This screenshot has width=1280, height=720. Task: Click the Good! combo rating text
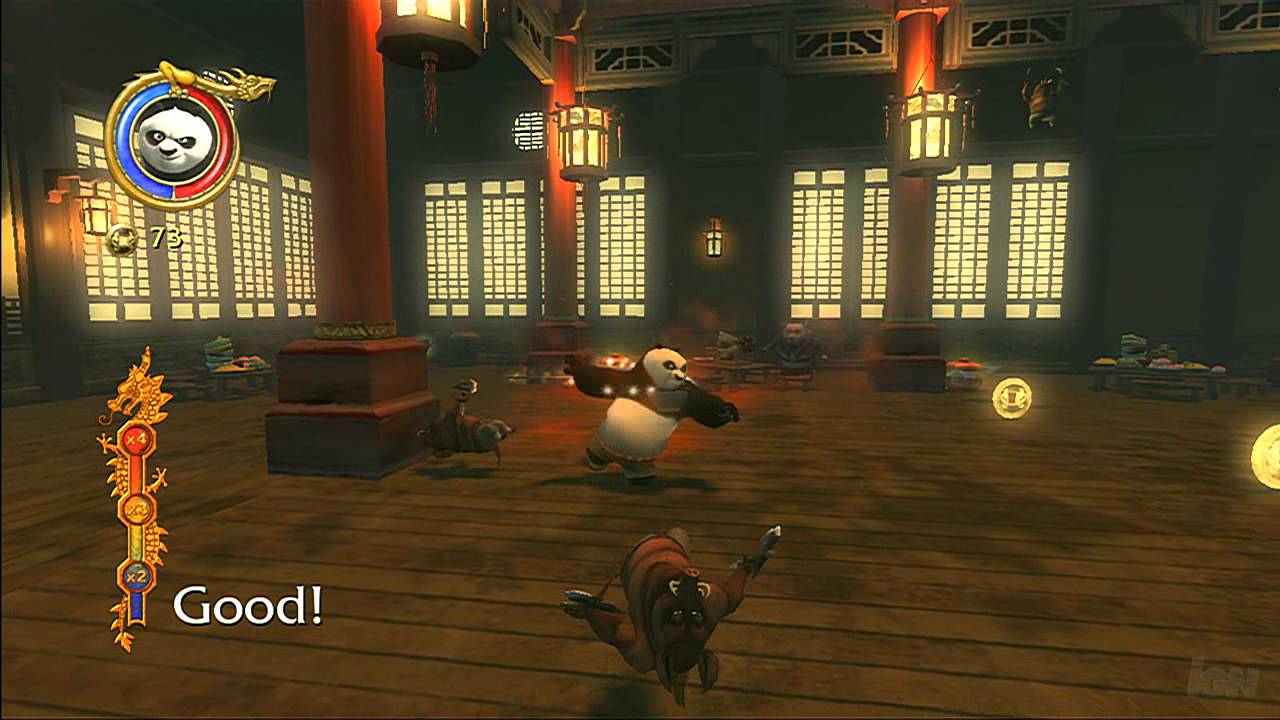click(x=247, y=602)
